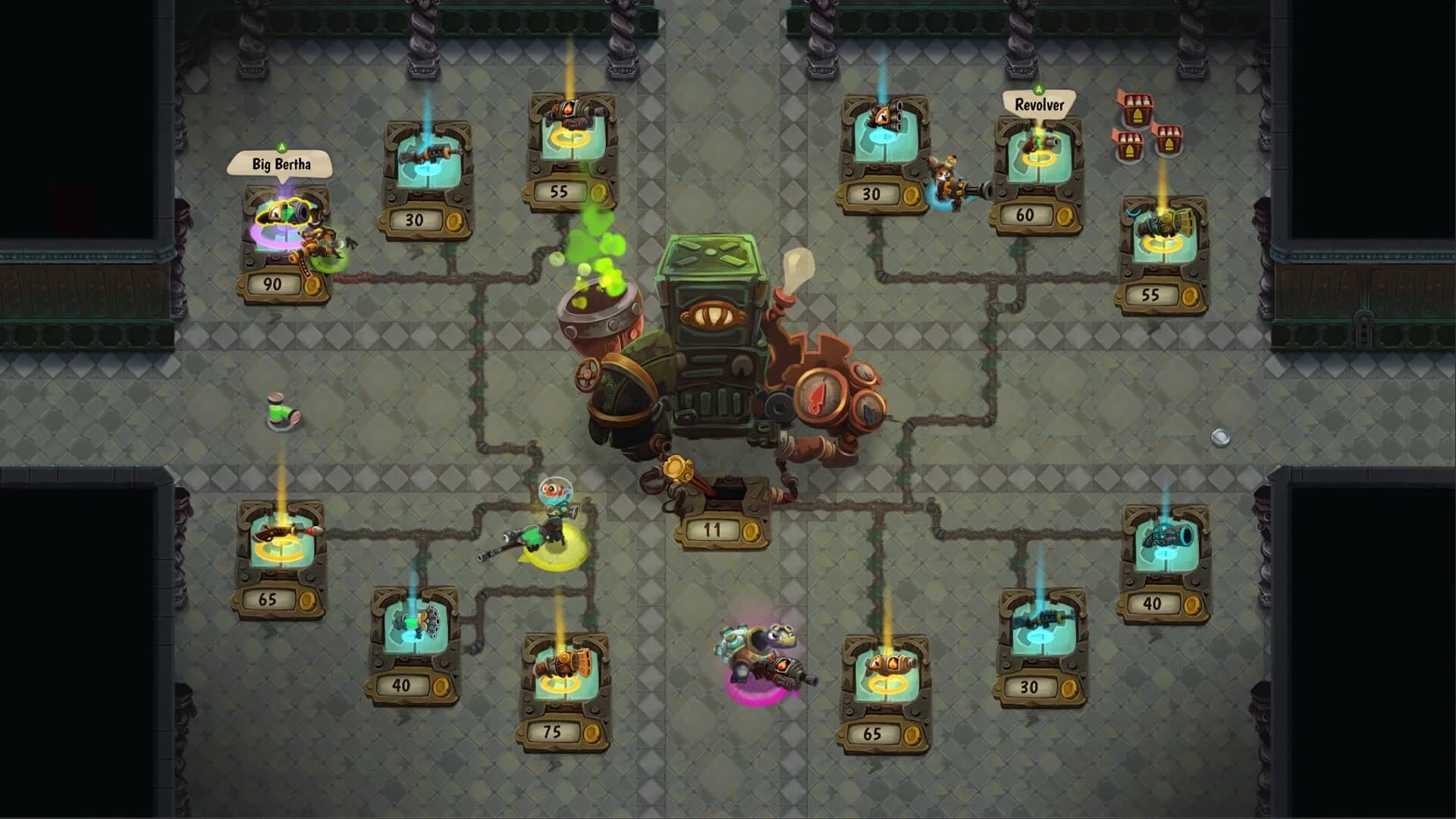The image size is (1456, 819).
Task: Click the 90-cost price plaque under Big Bertha
Action: coord(273,285)
